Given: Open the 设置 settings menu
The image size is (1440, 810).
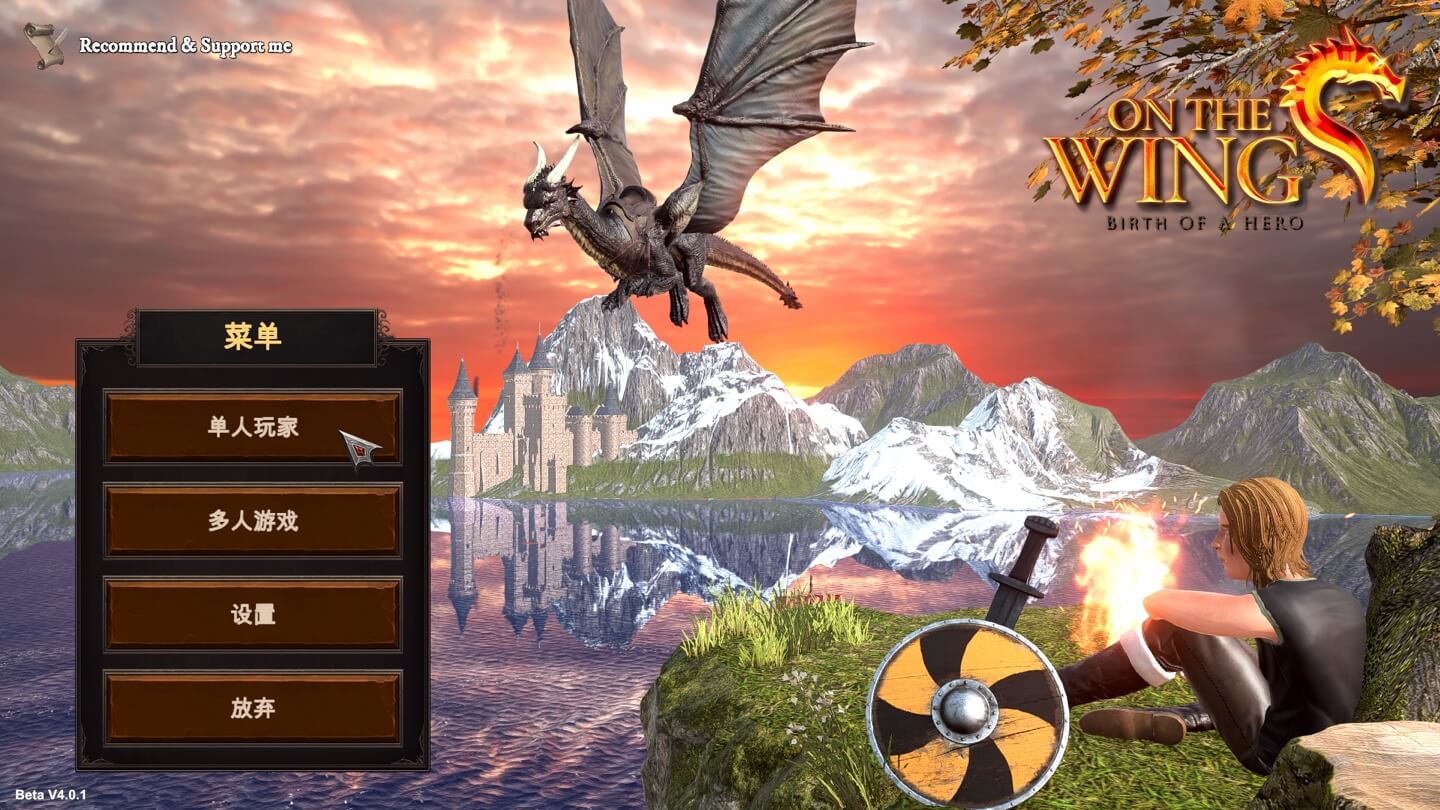Looking at the screenshot, I should tap(253, 614).
